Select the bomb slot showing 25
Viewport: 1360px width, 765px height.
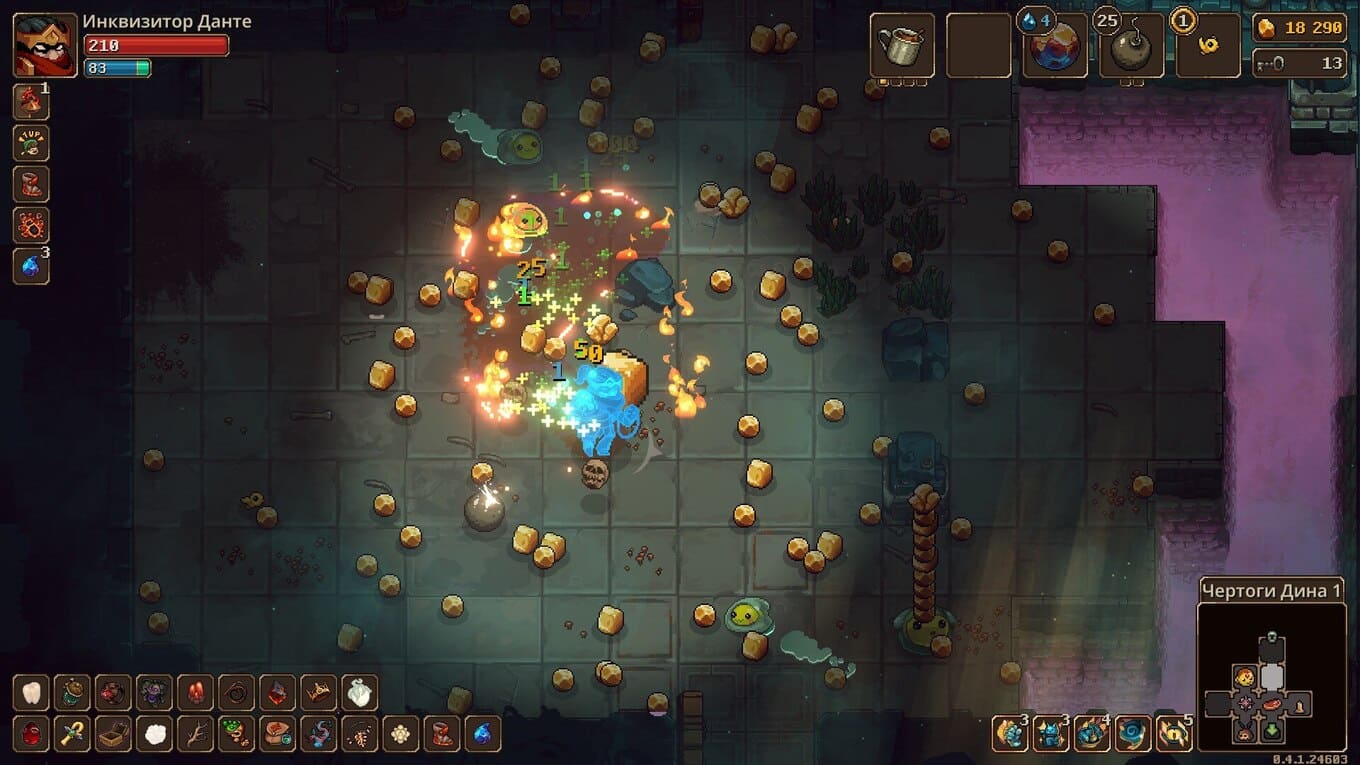(1131, 47)
